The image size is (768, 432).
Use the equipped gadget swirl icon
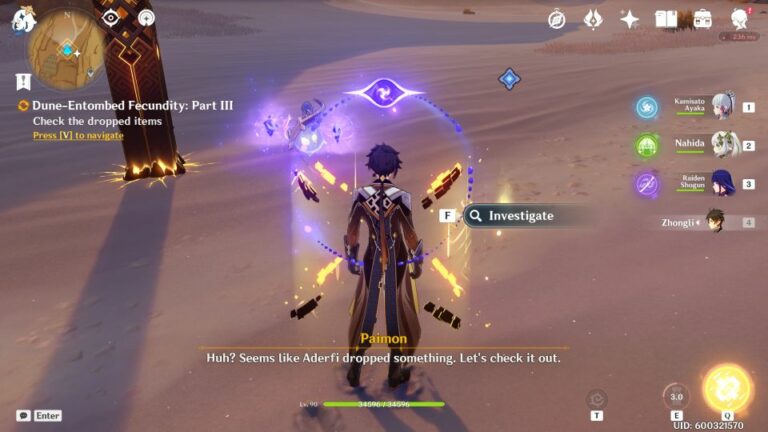coord(597,399)
